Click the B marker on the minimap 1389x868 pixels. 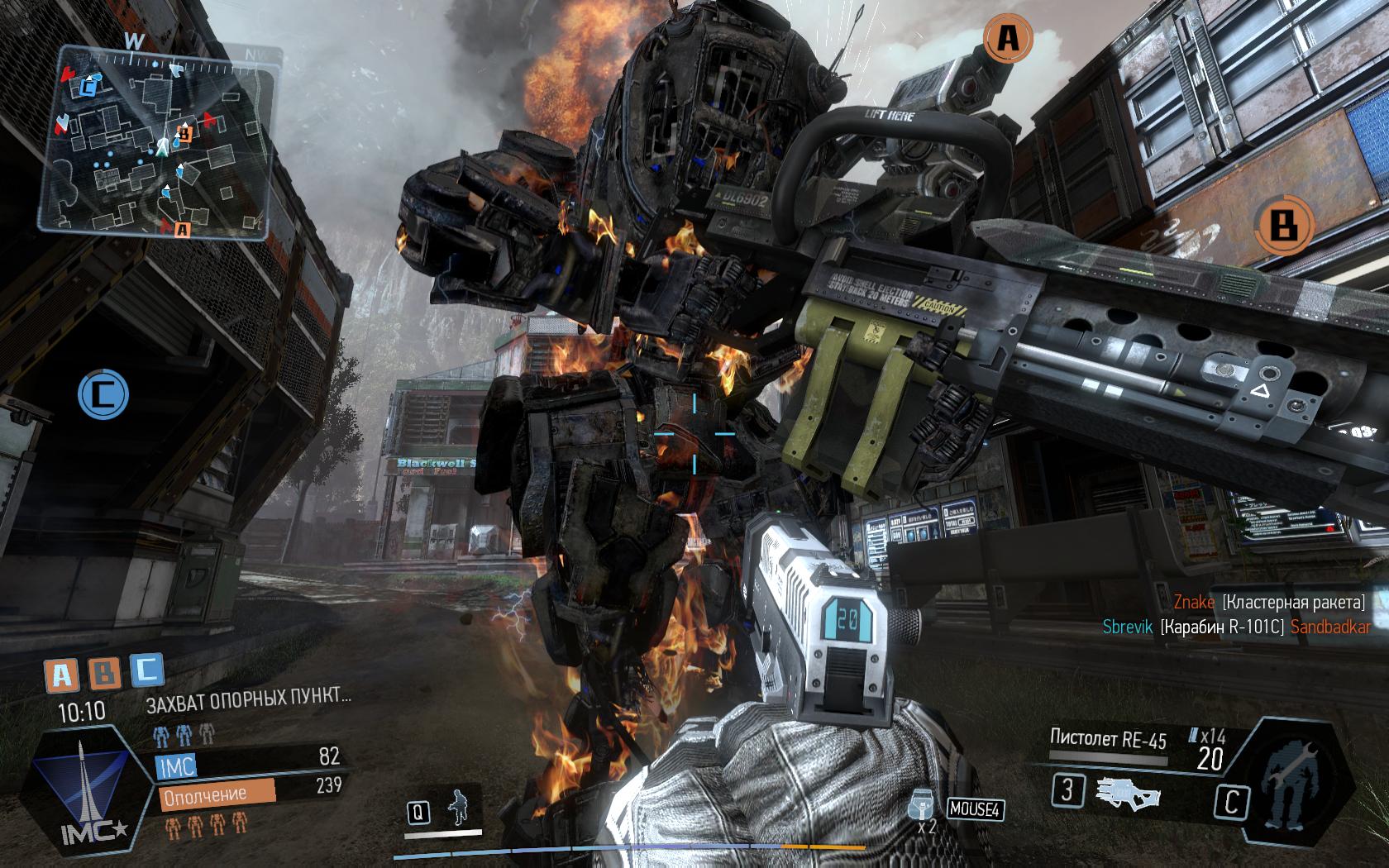tap(185, 131)
